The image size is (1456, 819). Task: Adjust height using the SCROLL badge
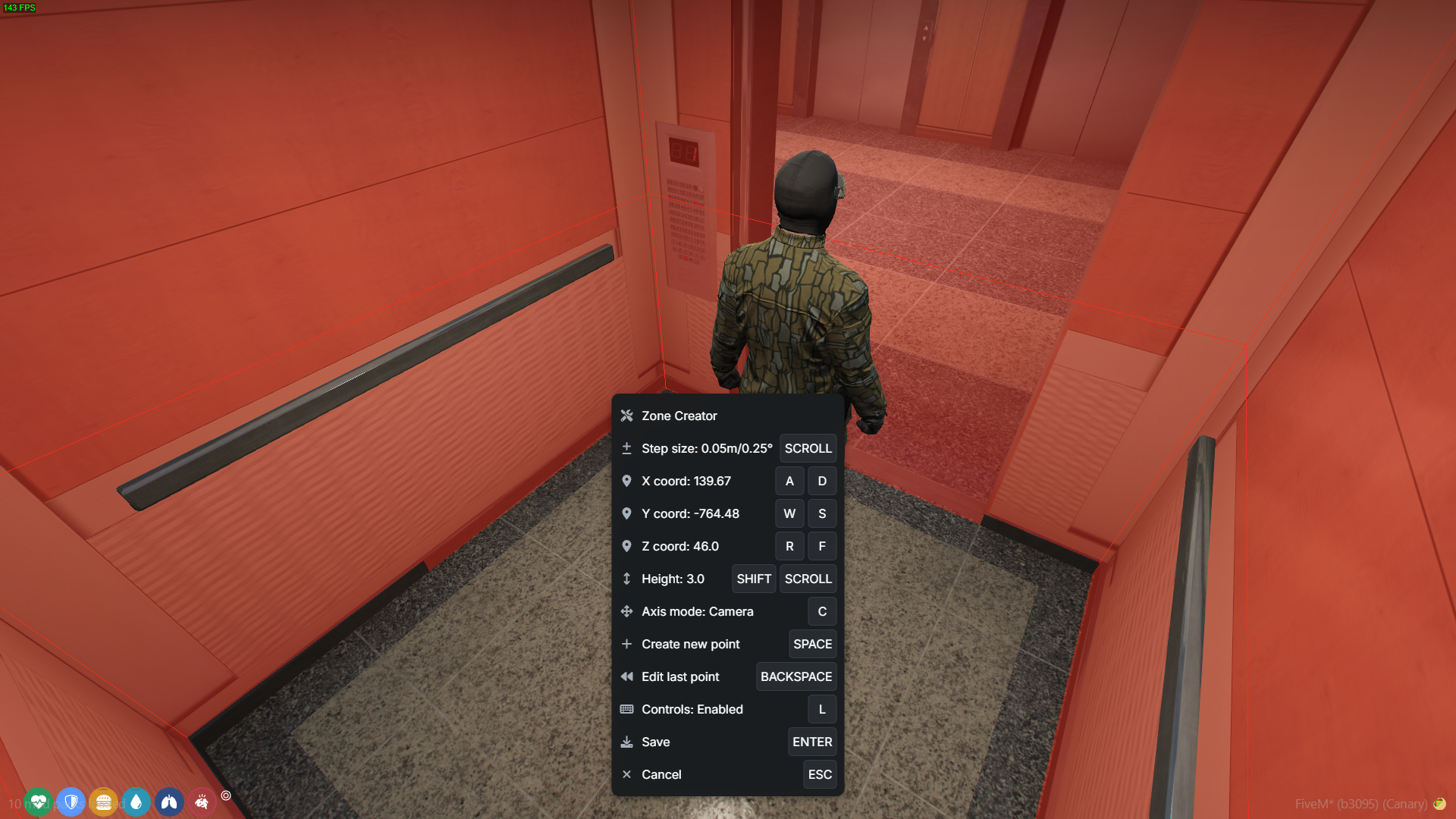click(808, 579)
